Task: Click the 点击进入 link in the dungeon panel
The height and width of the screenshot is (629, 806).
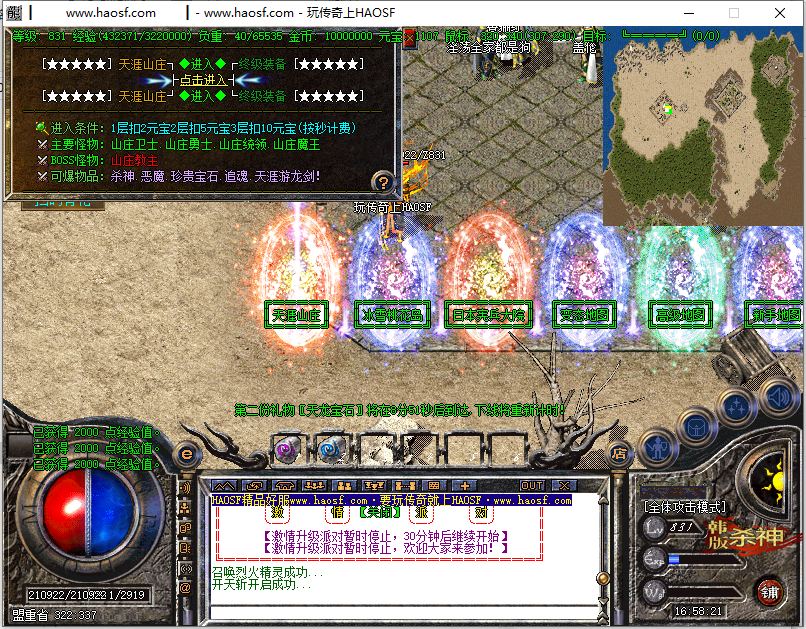Action: [x=203, y=80]
